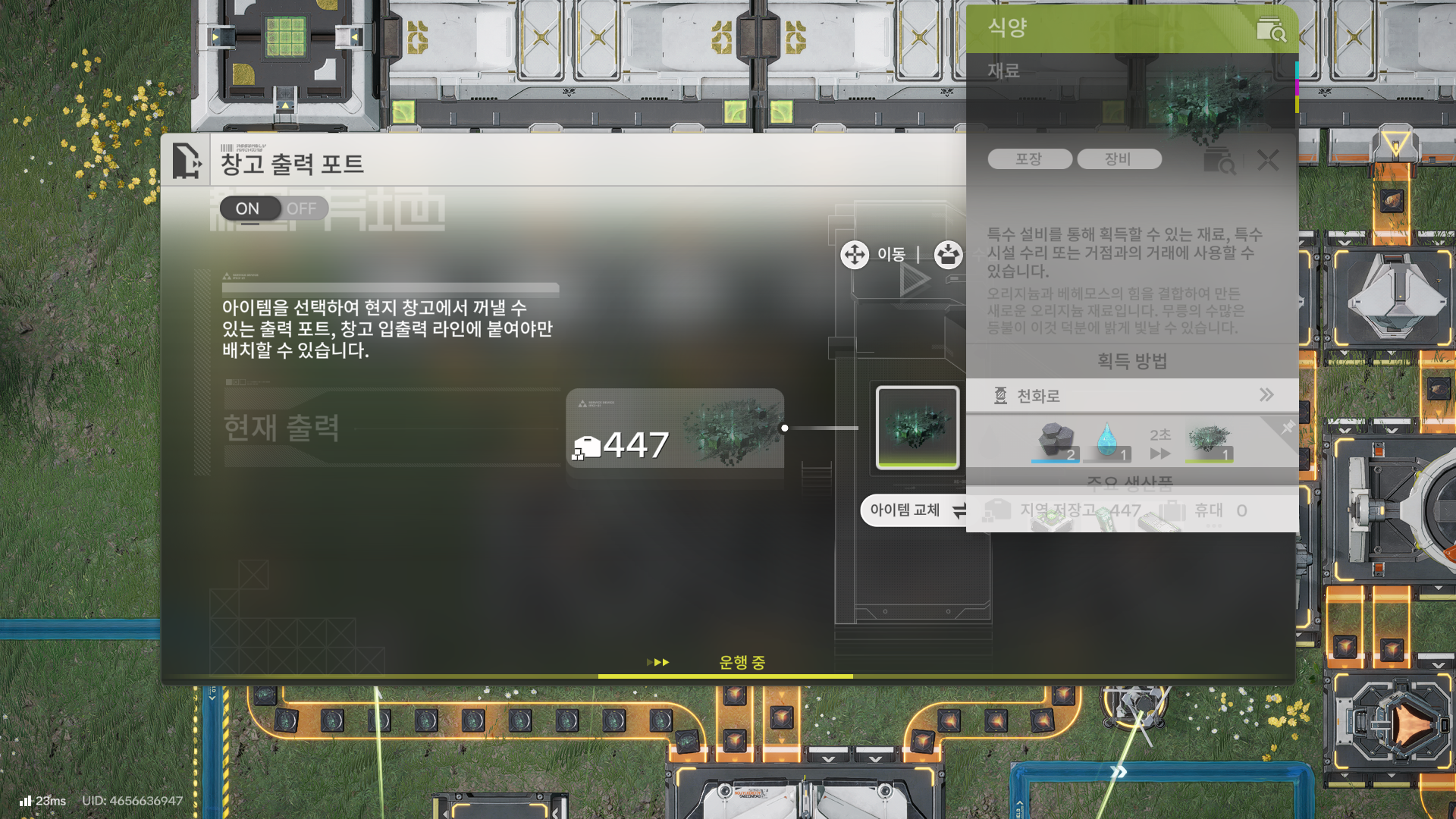Set the output port switch to ON
Viewport: 1456px width, 819px height.
click(246, 208)
